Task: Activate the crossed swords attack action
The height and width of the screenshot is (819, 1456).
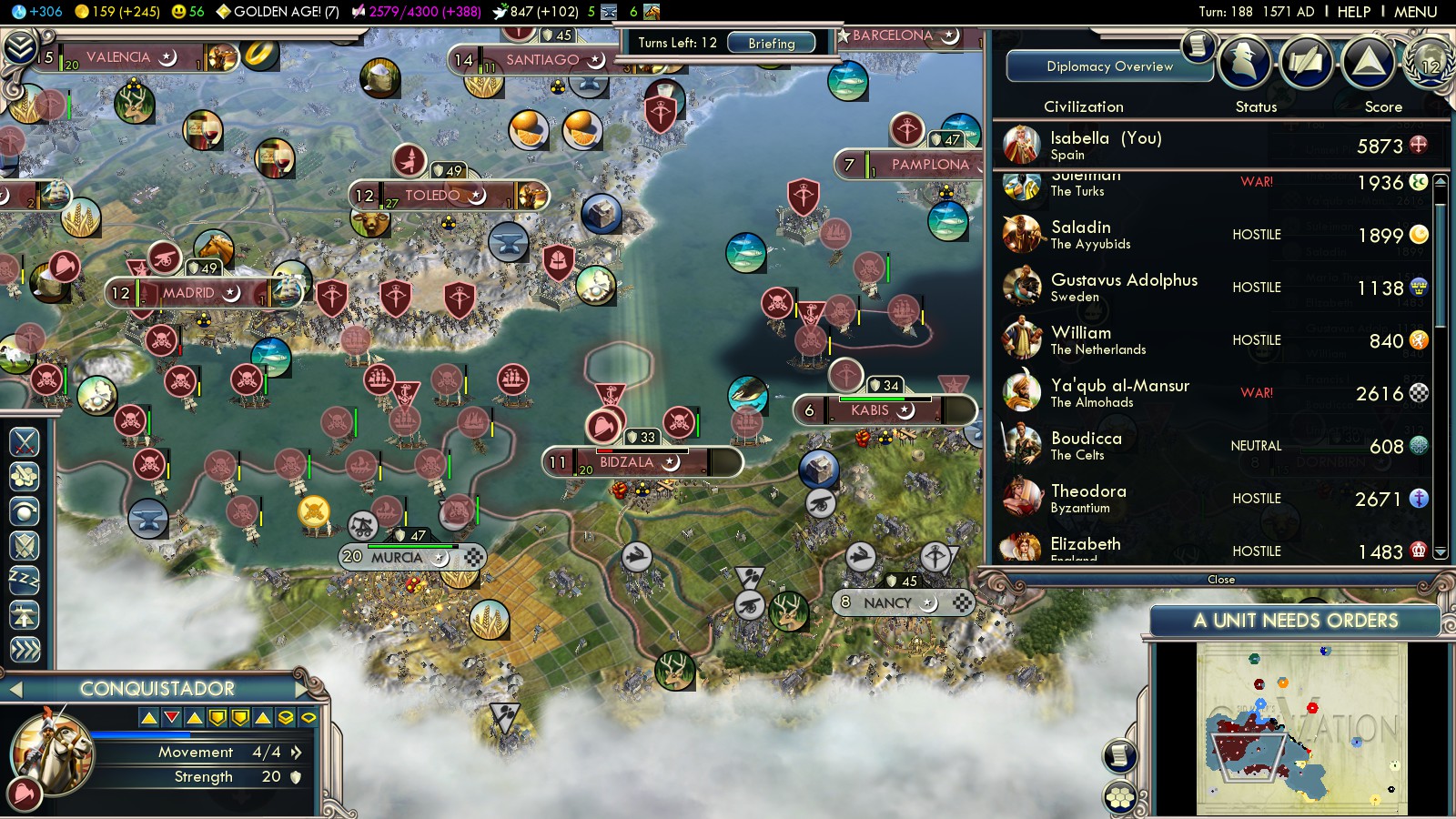Action: pyautogui.click(x=25, y=442)
